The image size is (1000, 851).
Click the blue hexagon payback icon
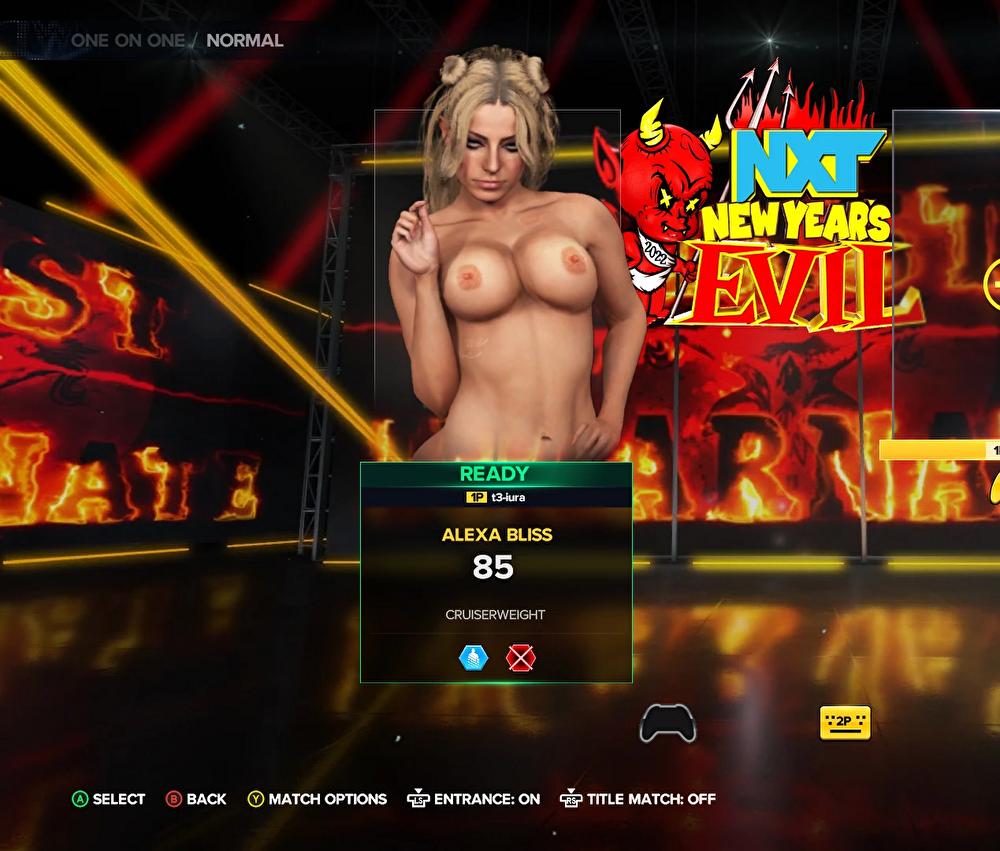[x=473, y=658]
